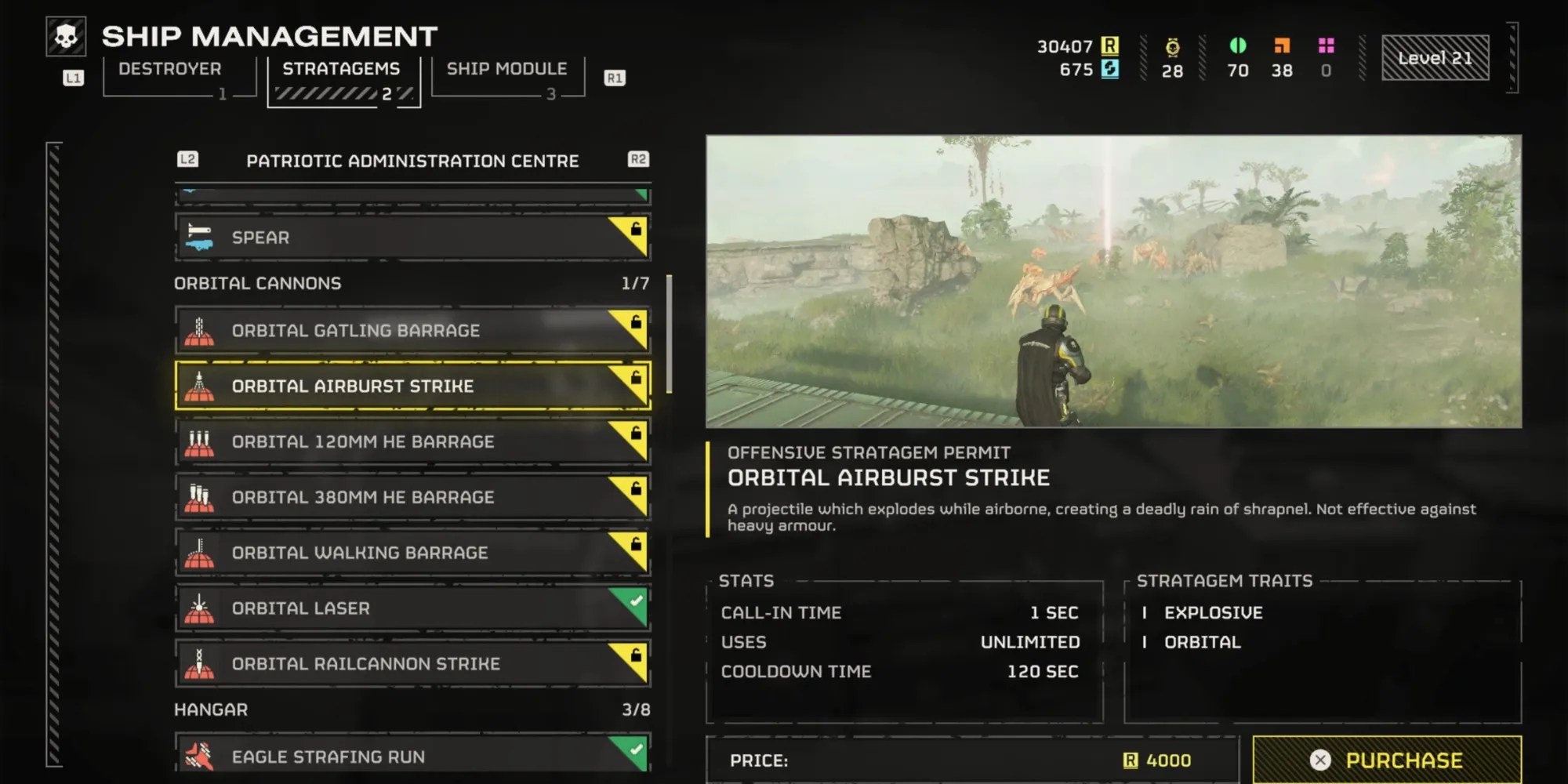
Task: Click the Helldivers skull emblem
Action: (67, 35)
